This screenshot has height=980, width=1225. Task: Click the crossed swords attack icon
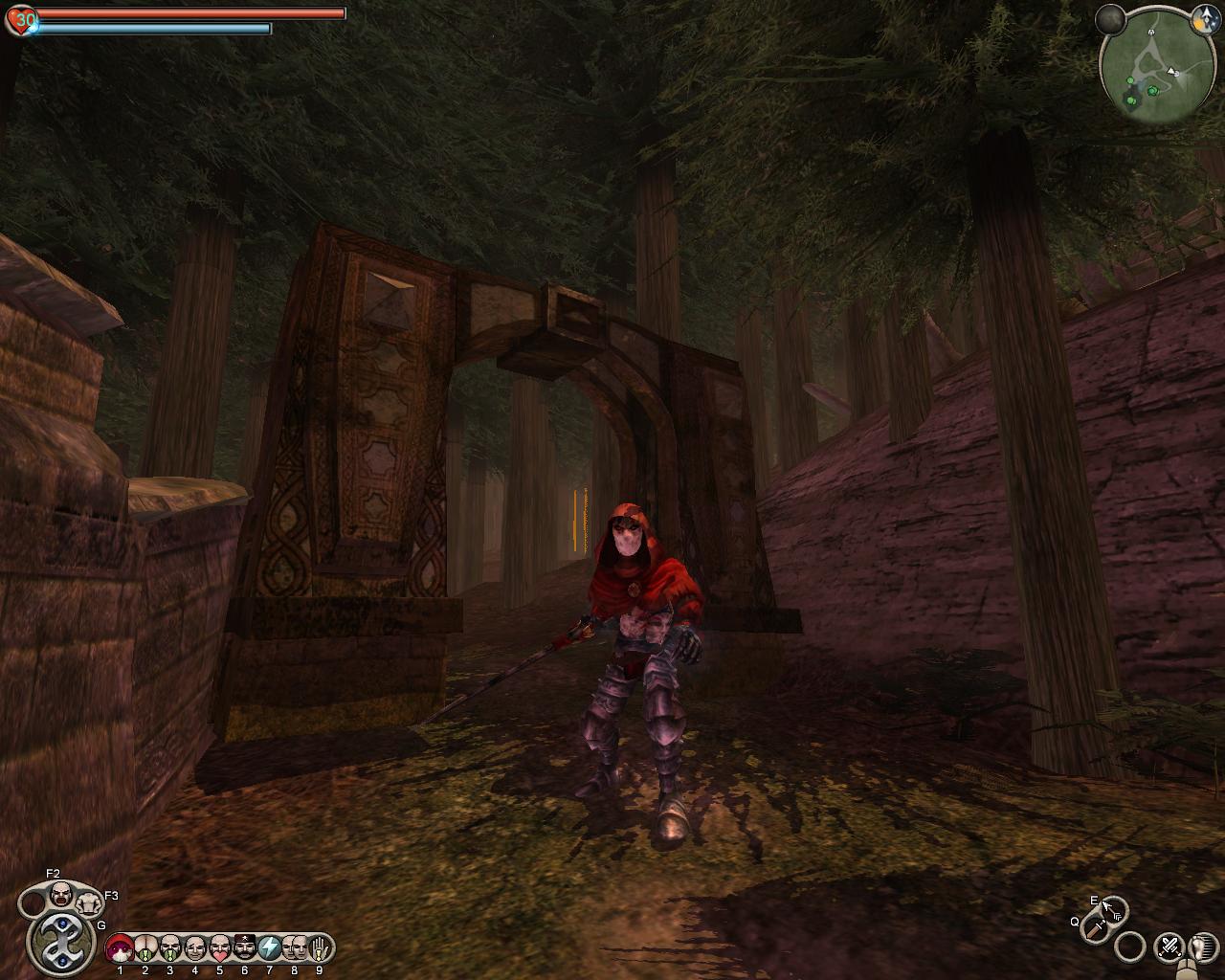click(x=1169, y=947)
